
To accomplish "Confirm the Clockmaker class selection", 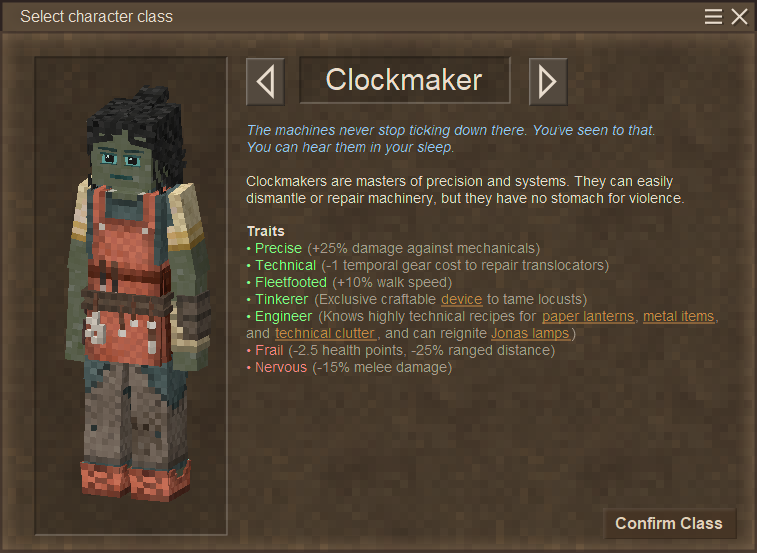I will click(668, 524).
